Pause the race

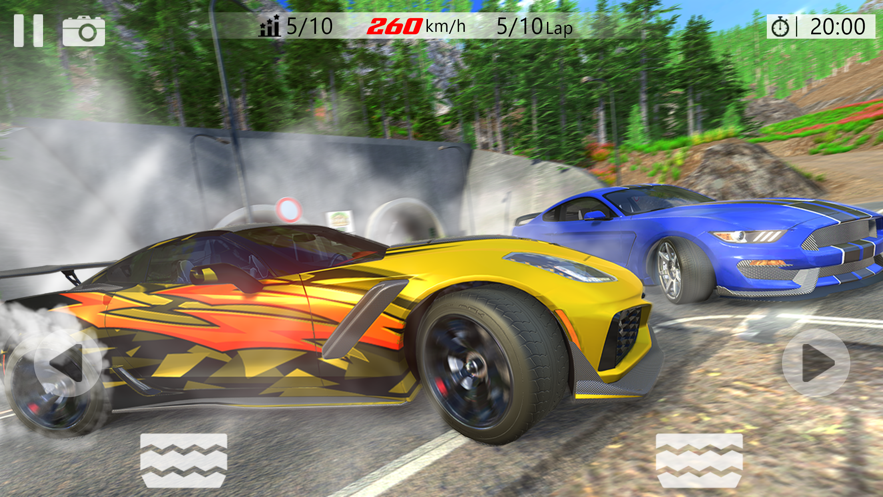28,30
